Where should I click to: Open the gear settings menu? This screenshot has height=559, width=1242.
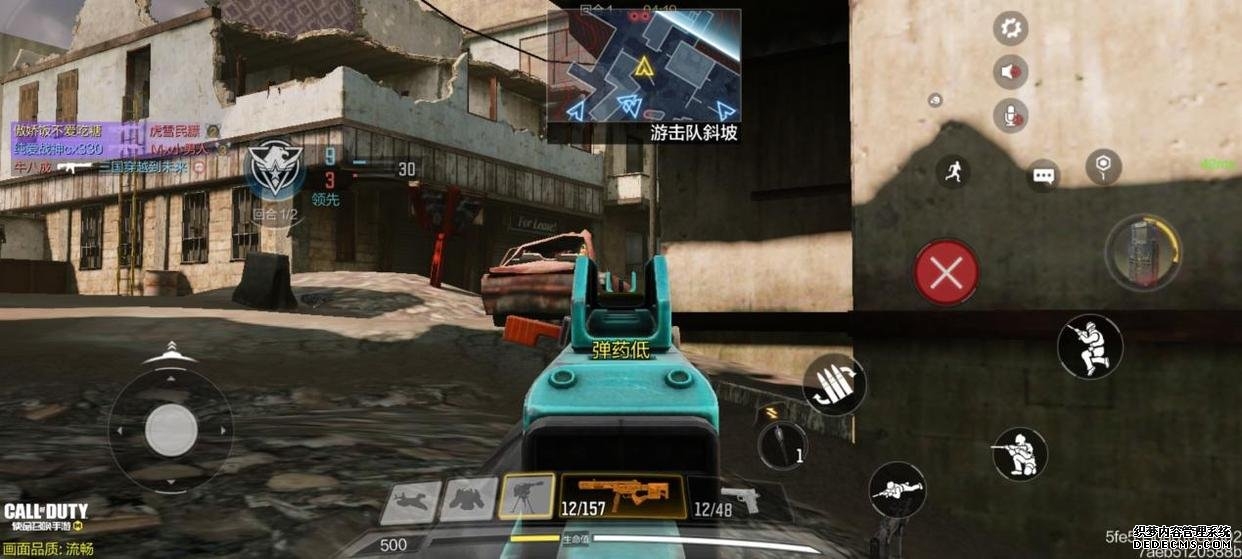1010,28
